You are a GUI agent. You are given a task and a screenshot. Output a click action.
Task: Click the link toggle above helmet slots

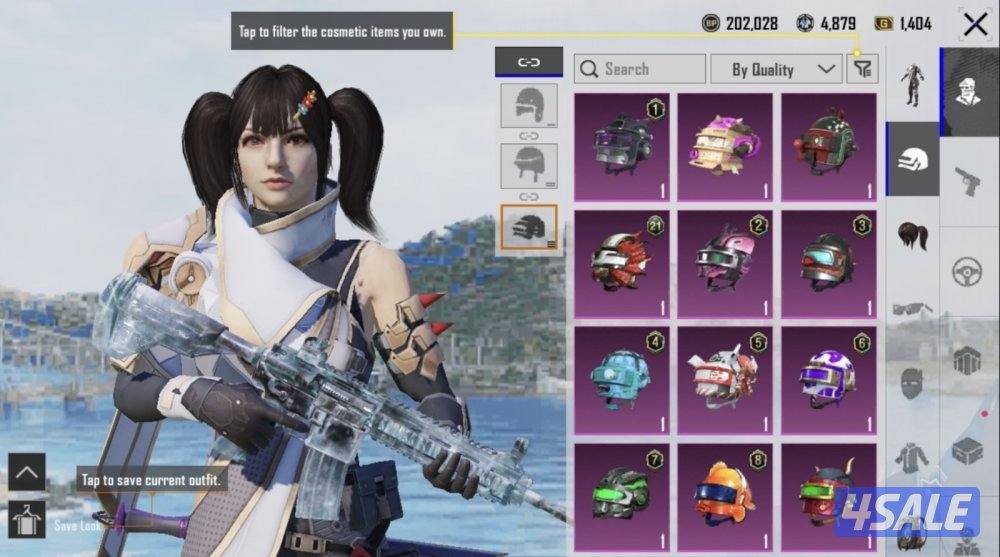[529, 62]
